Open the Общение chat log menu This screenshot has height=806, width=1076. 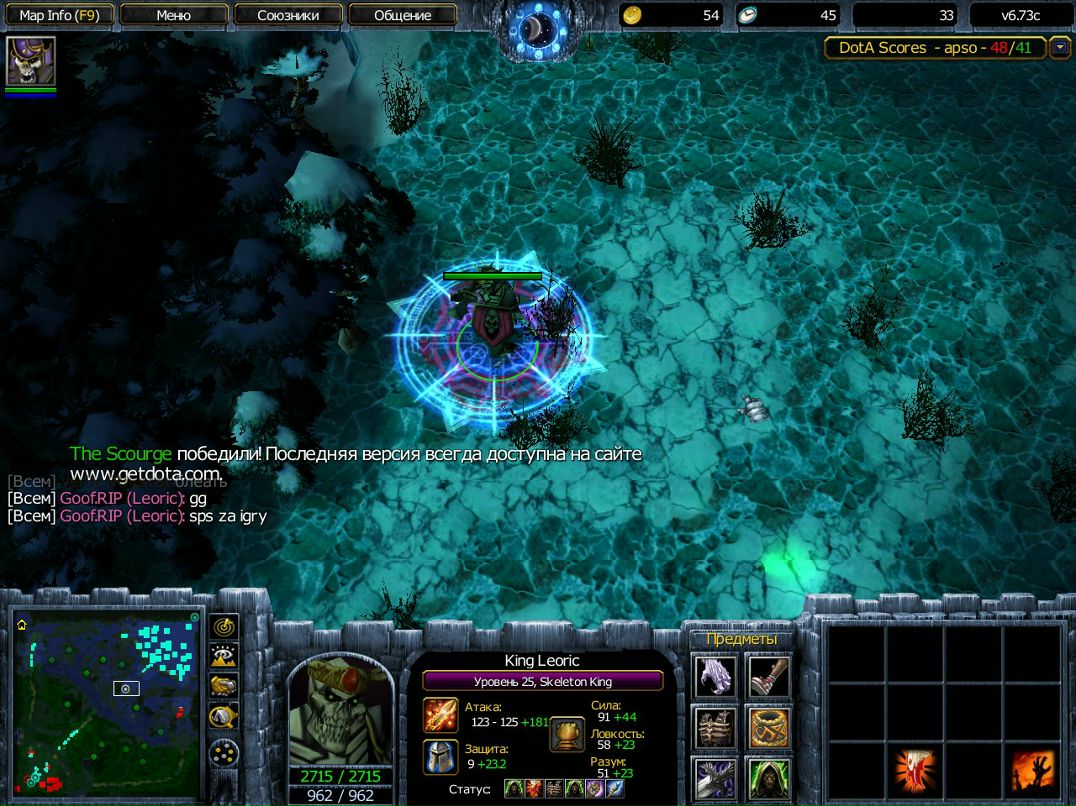coord(402,15)
